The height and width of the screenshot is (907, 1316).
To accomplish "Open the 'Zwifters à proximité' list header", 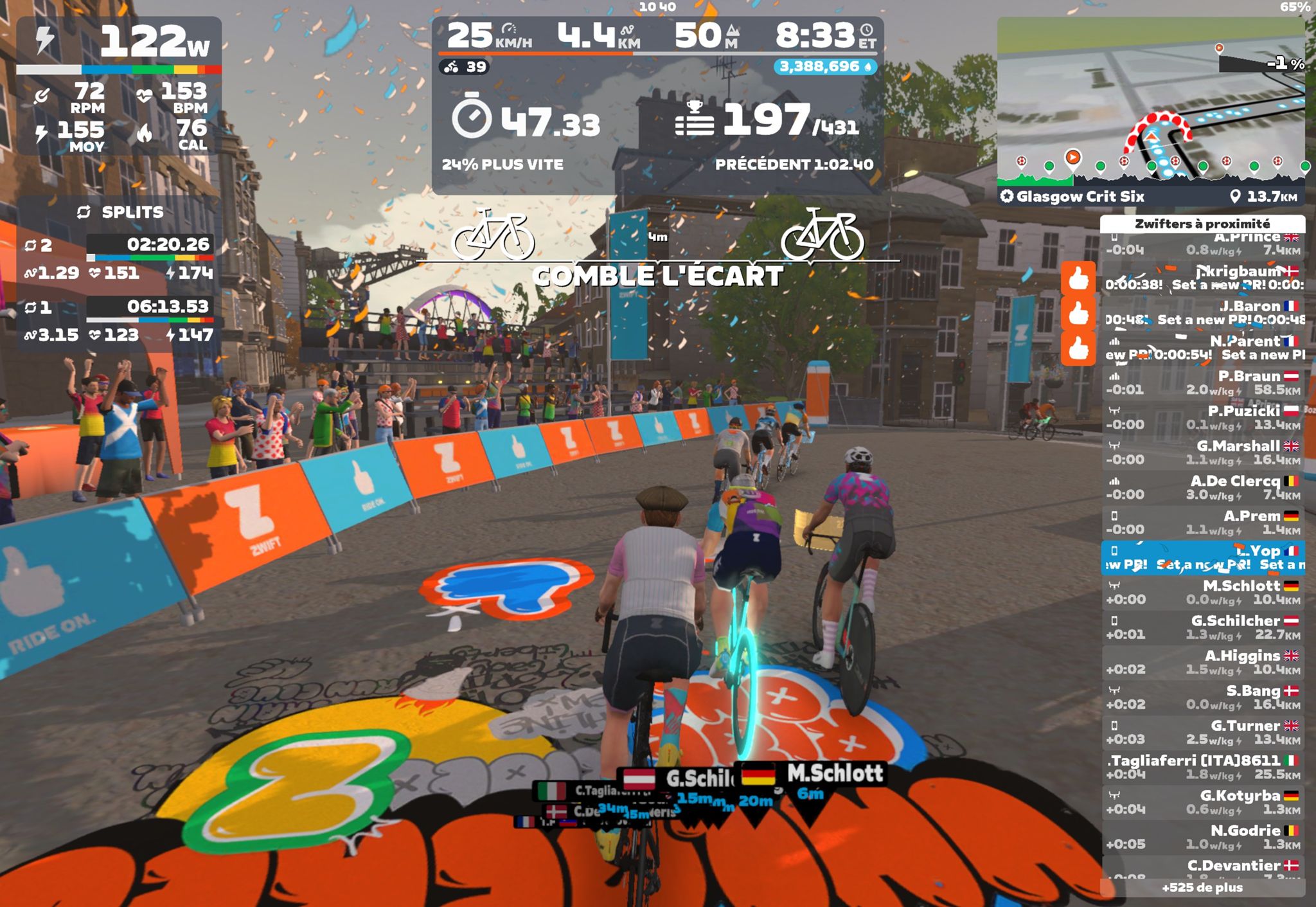I will click(1202, 224).
